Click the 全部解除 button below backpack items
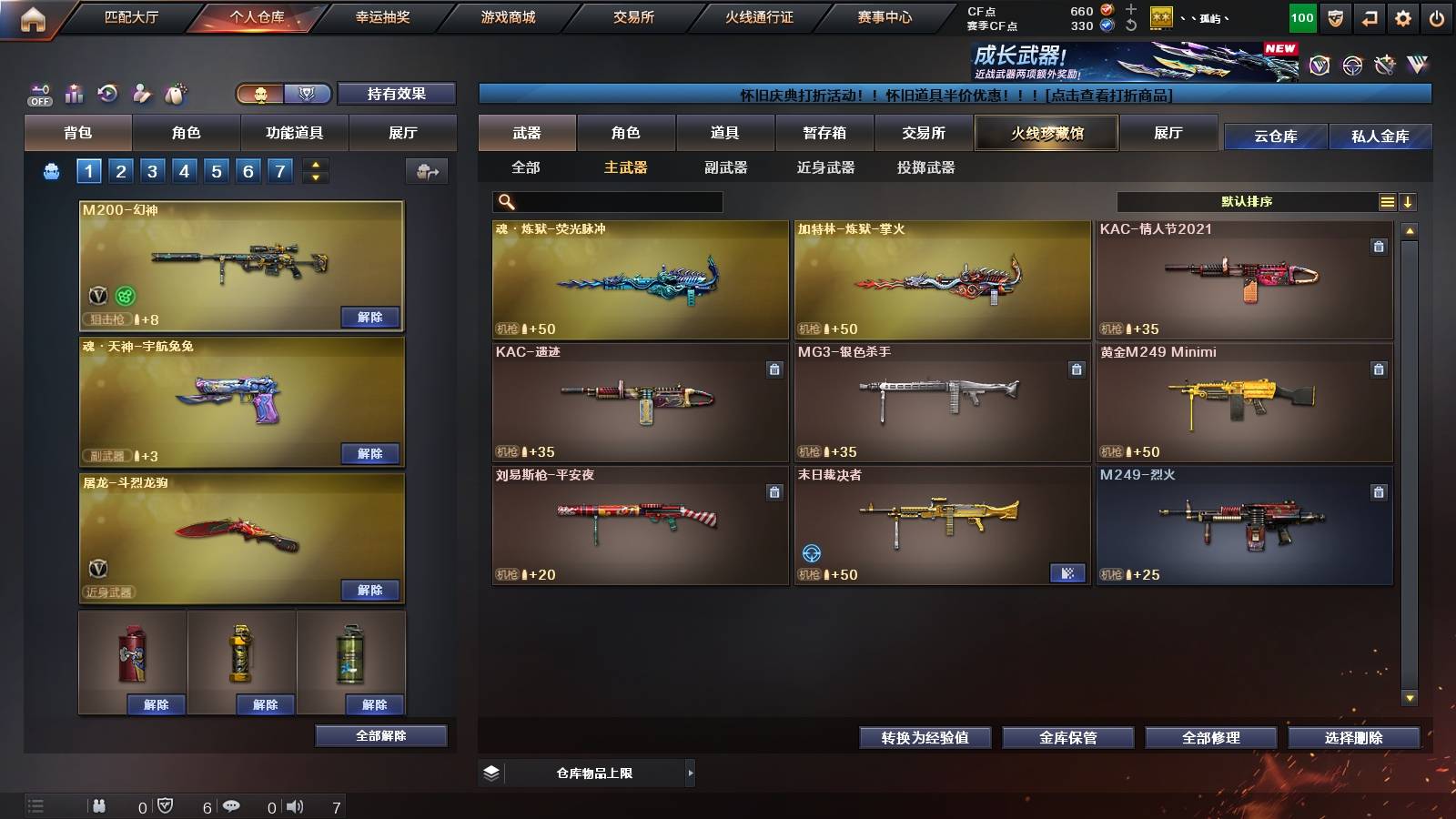Screen dimensions: 1456x819 click(x=380, y=735)
